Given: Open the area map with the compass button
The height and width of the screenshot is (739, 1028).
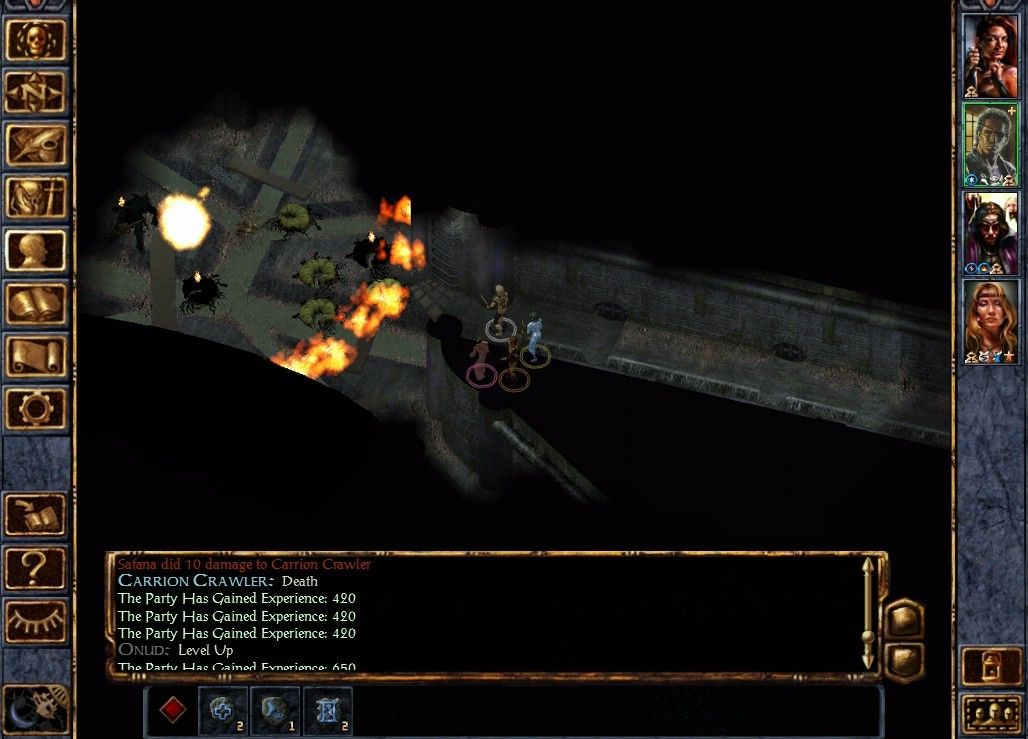Looking at the screenshot, I should [37, 93].
